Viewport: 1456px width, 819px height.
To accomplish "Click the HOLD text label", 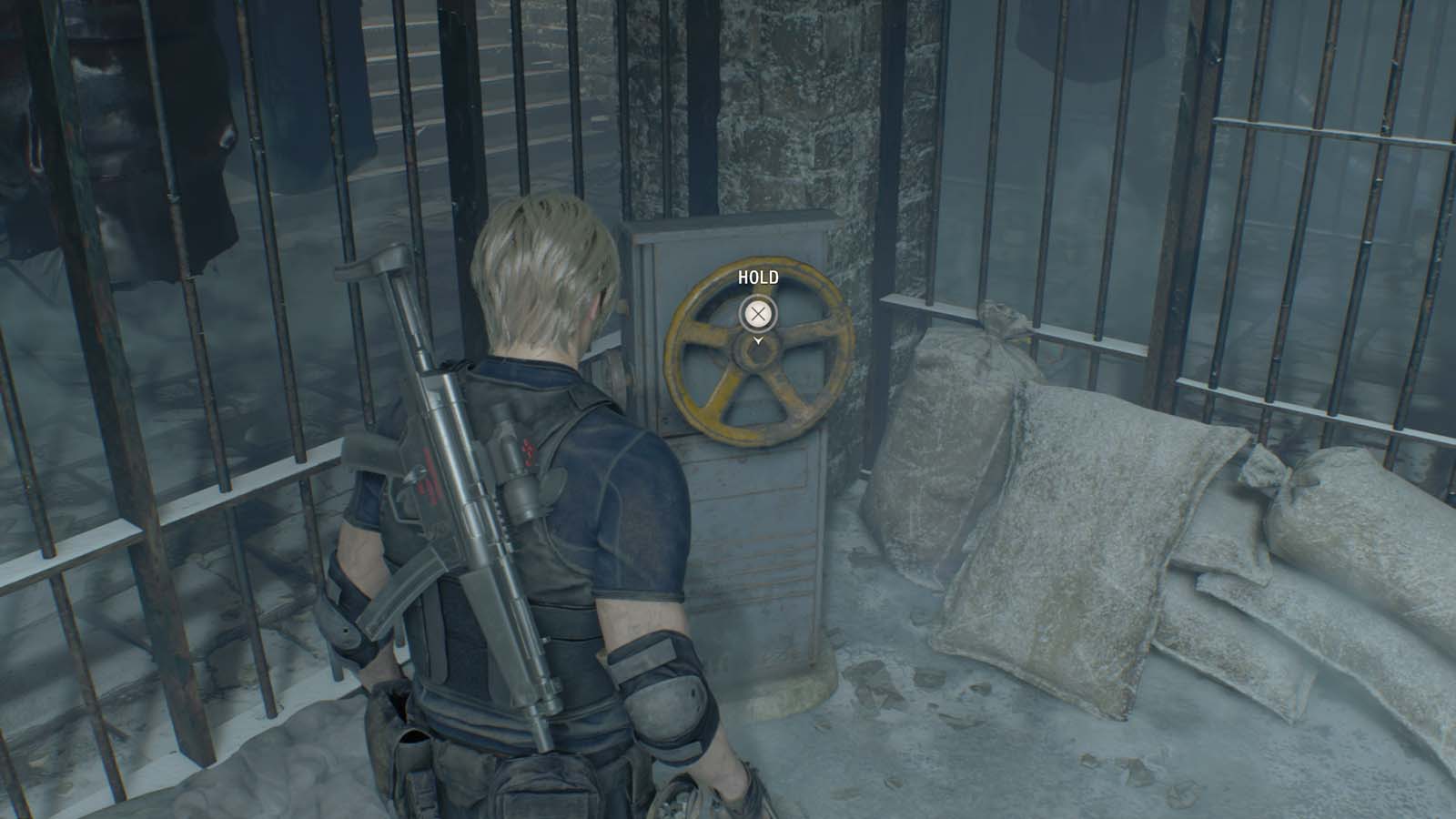I will [756, 278].
